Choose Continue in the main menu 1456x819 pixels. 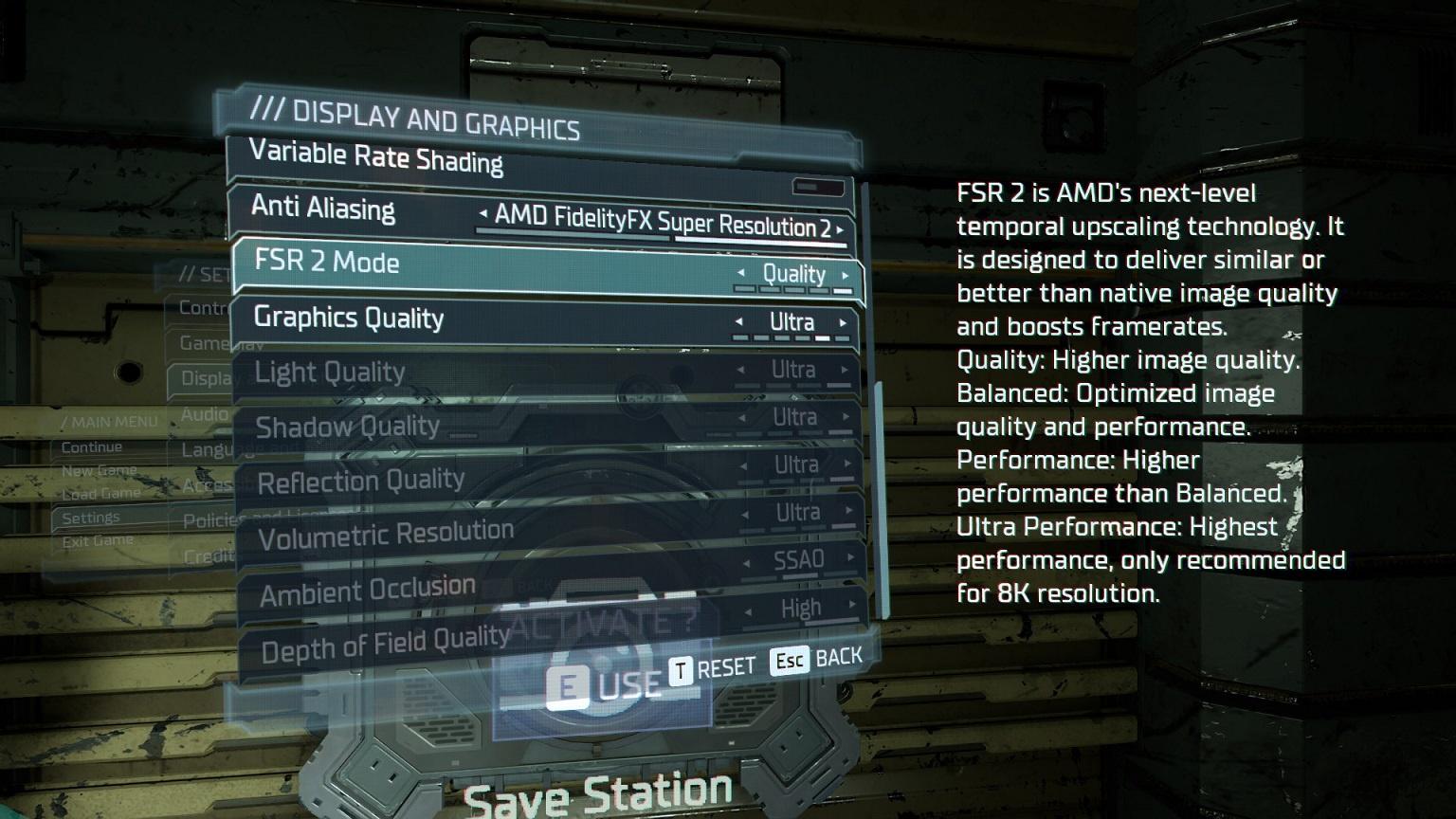click(x=92, y=447)
